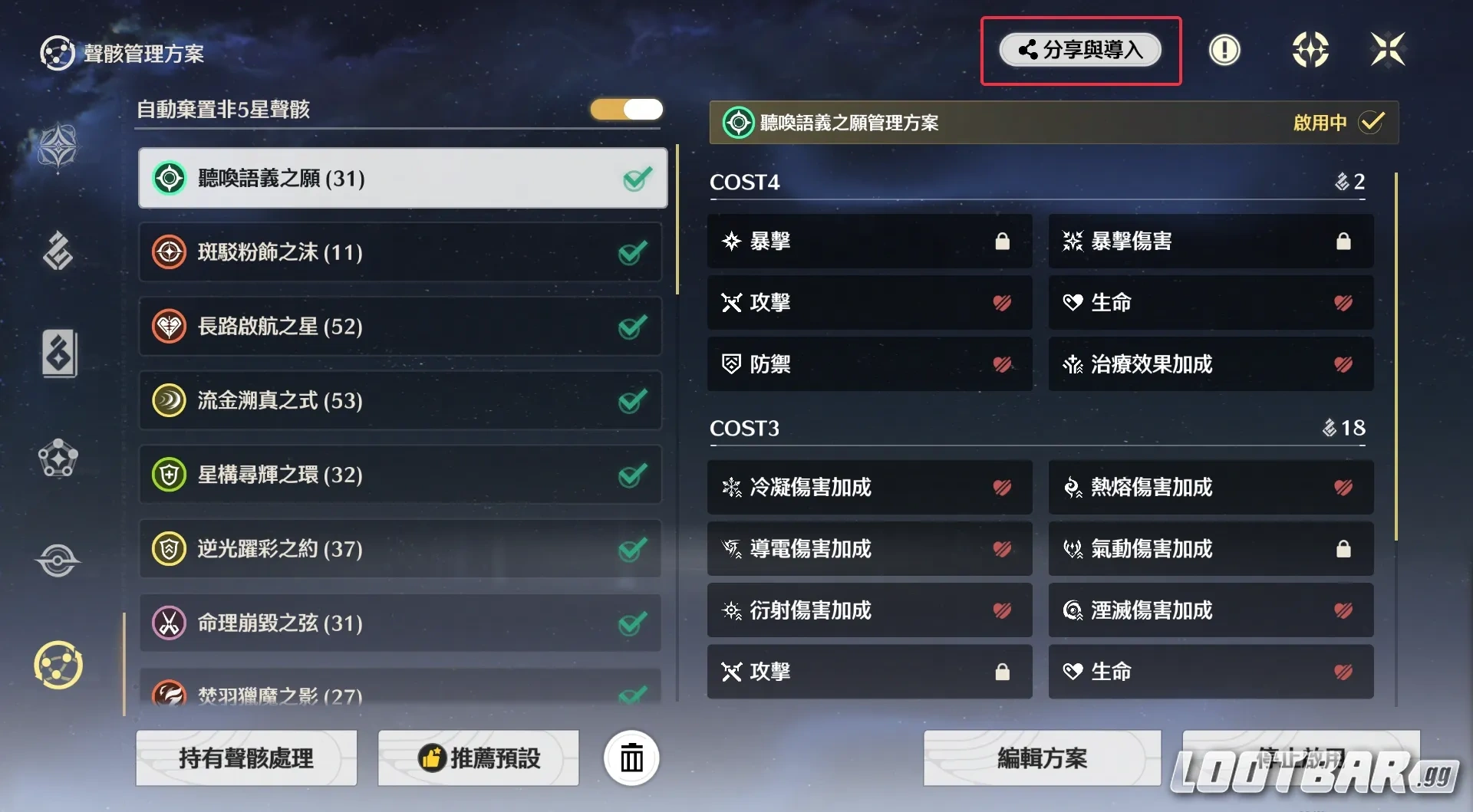Viewport: 1473px width, 812px height.
Task: Click the spinning disc icon in the sidebar
Action: pos(58,561)
